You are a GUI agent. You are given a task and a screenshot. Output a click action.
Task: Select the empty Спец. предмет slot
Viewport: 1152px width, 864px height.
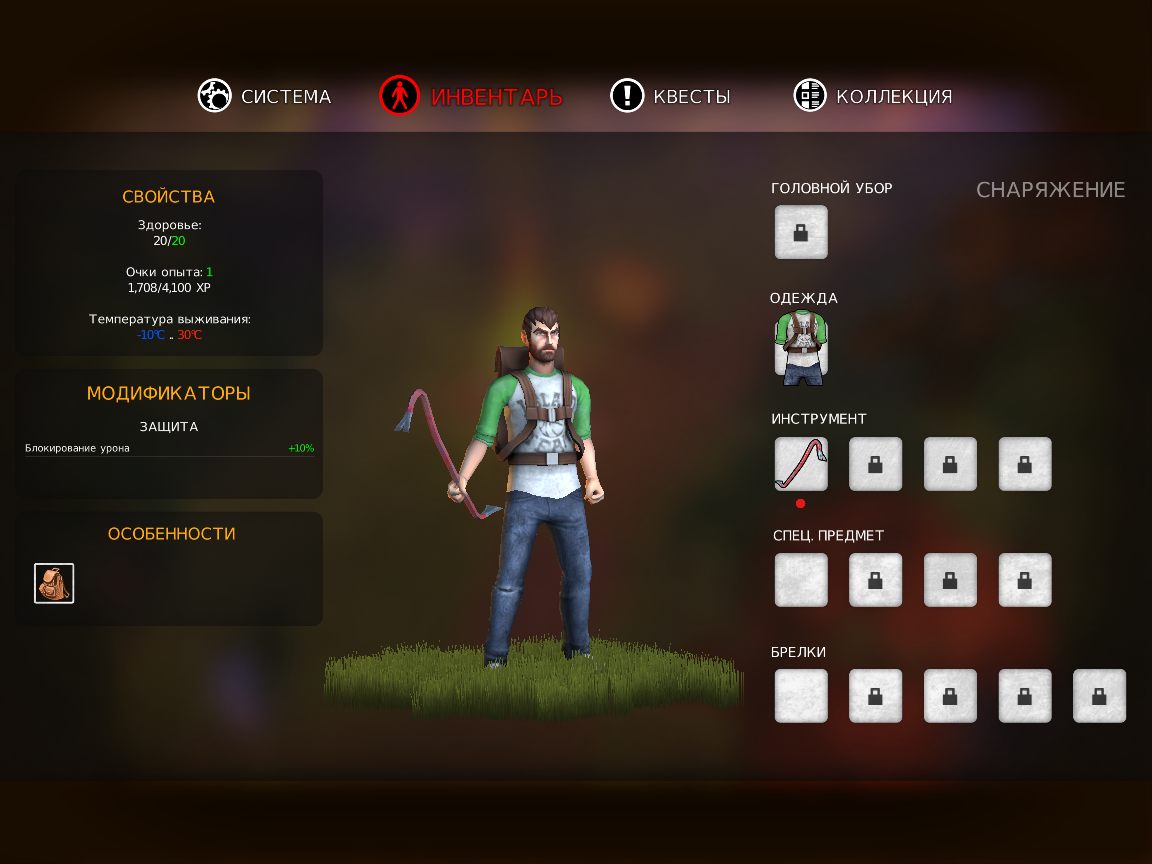[801, 580]
